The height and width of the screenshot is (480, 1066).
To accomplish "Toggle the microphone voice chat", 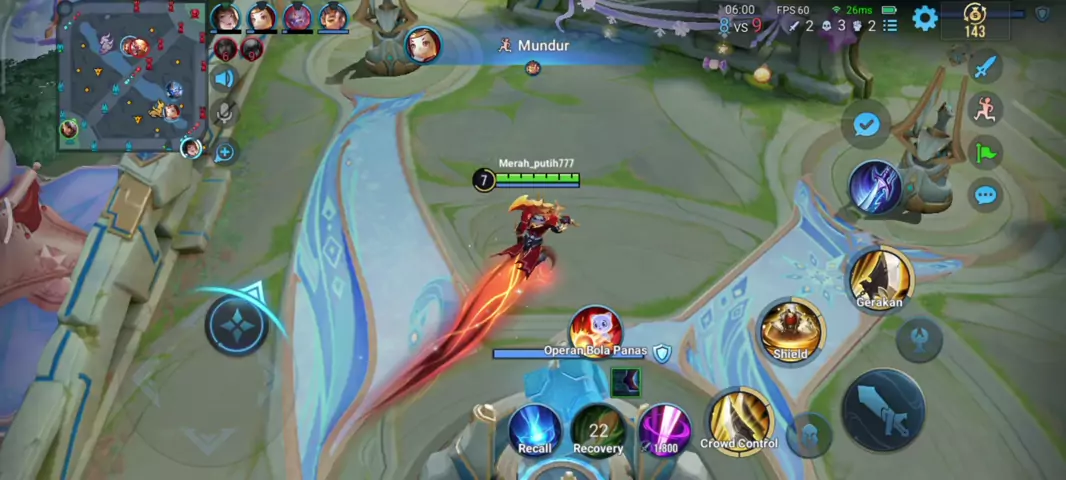I will coord(224,112).
